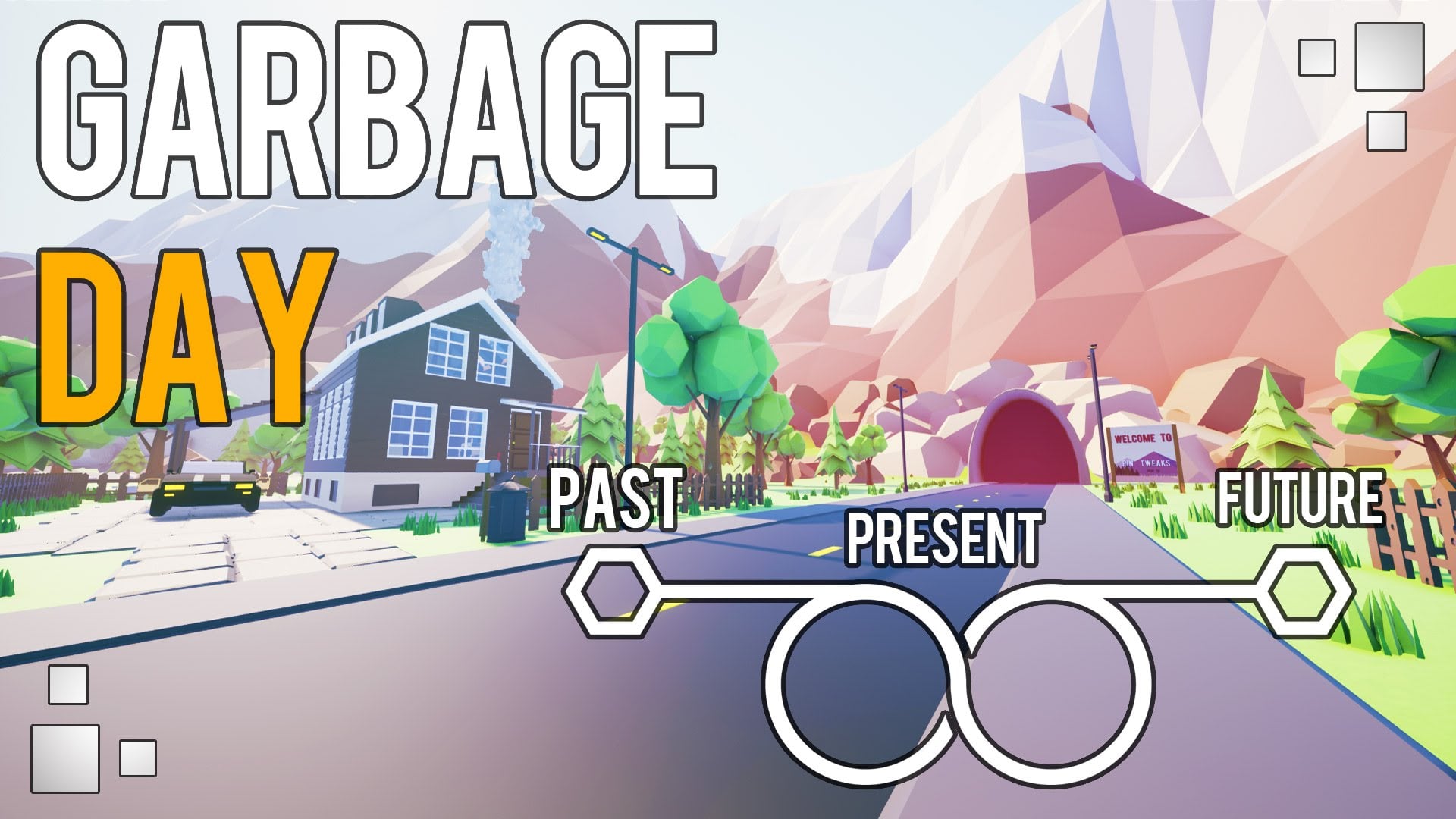This screenshot has height=819, width=1456.
Task: Choose the Present label on the timeline
Action: click(944, 538)
